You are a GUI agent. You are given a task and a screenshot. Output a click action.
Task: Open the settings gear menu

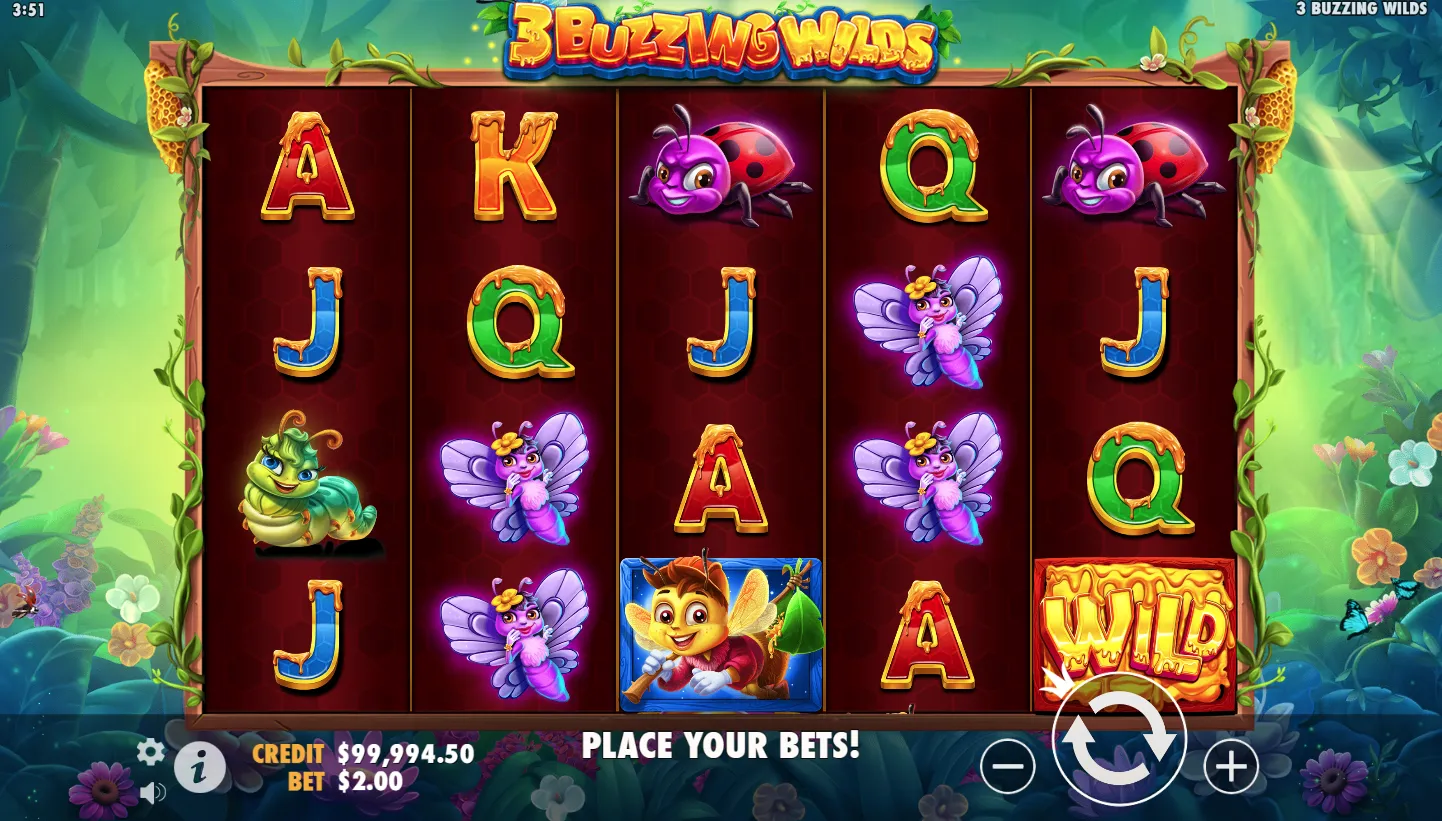[x=150, y=752]
